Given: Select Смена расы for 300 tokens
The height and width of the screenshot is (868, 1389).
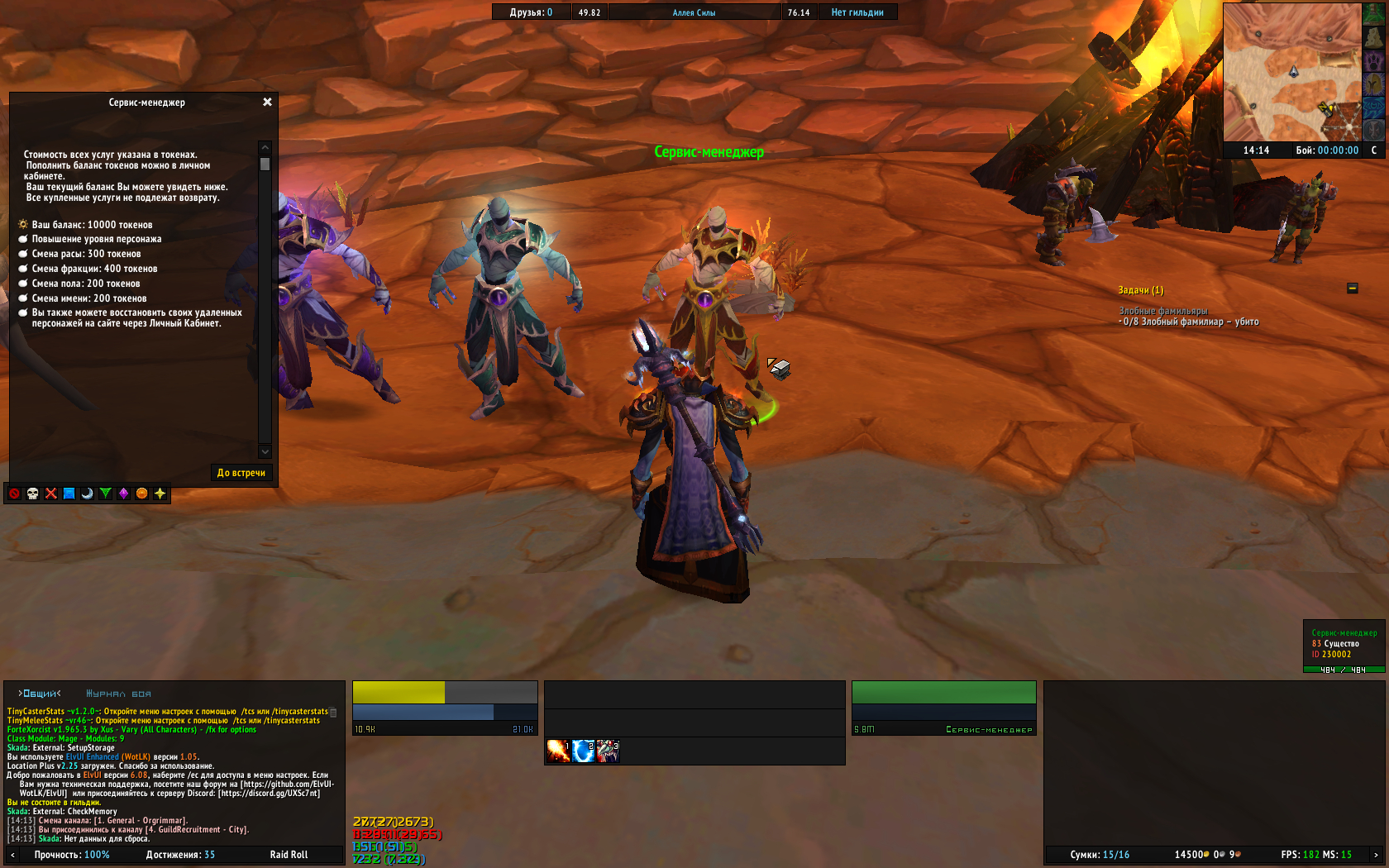Looking at the screenshot, I should tap(86, 254).
